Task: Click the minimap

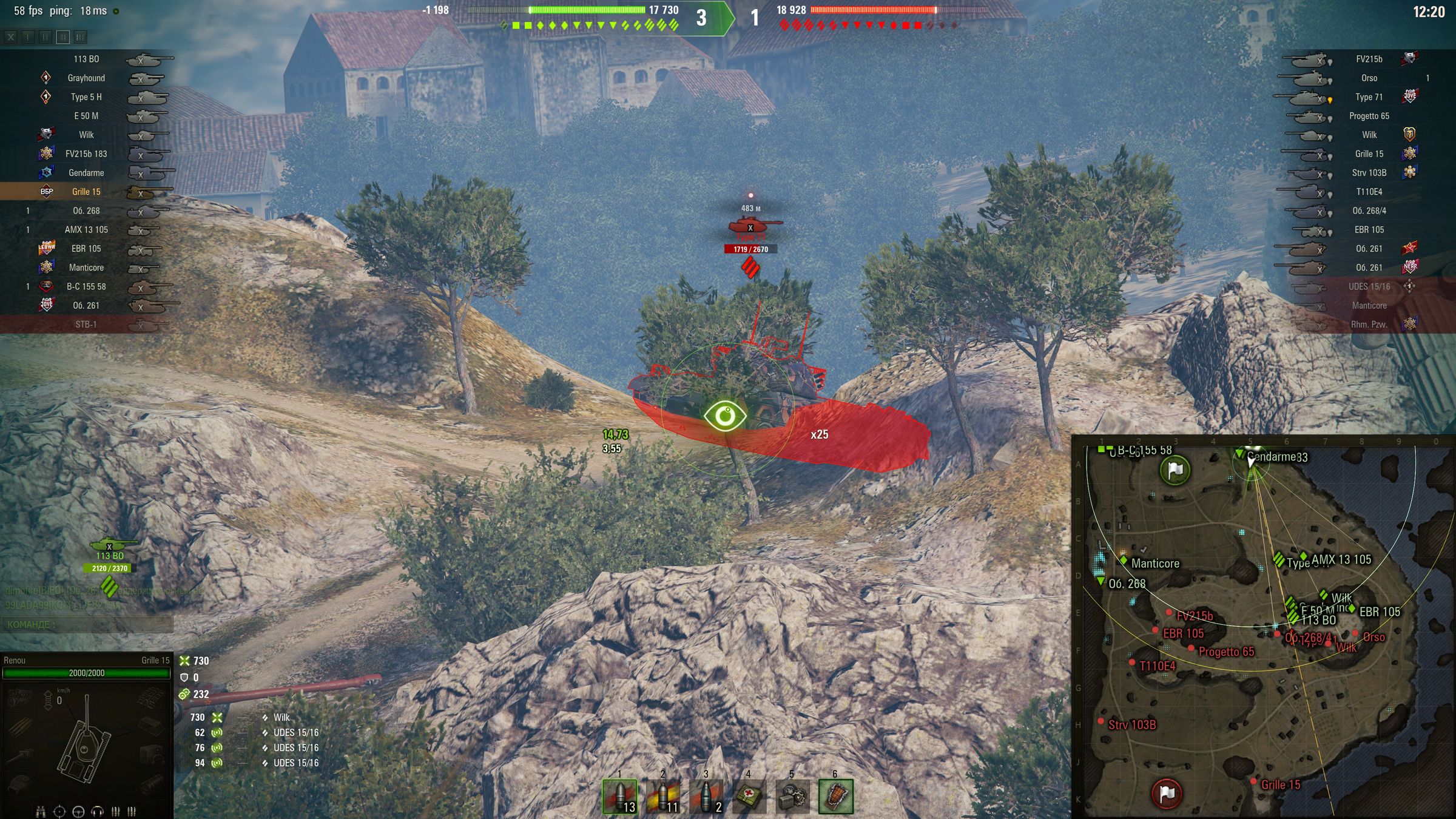Action: 1263,626
